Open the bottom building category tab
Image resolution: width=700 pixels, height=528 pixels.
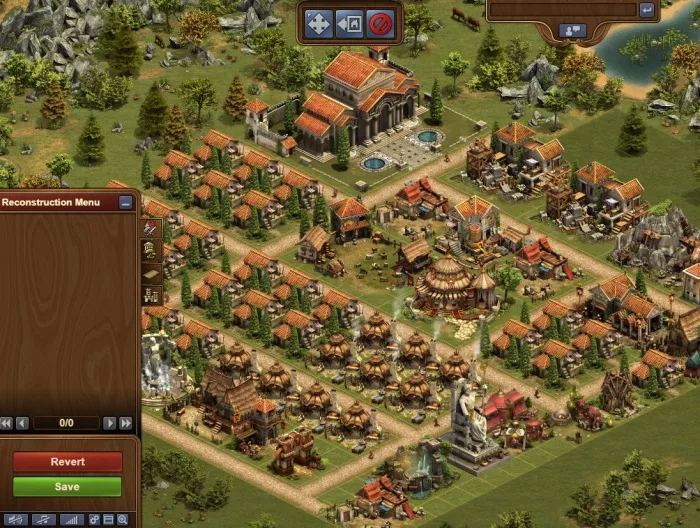pyautogui.click(x=151, y=296)
